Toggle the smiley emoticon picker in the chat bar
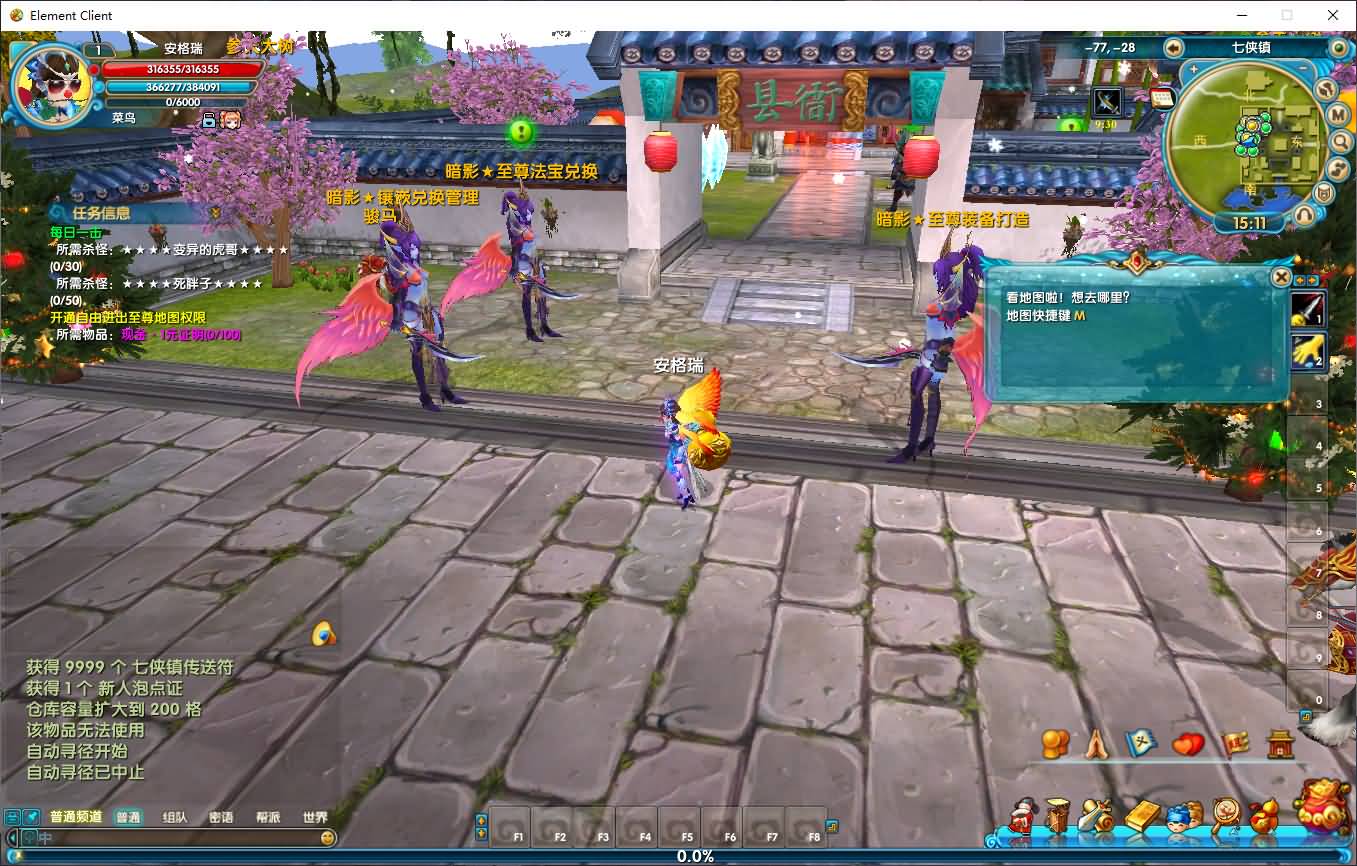 (x=327, y=838)
